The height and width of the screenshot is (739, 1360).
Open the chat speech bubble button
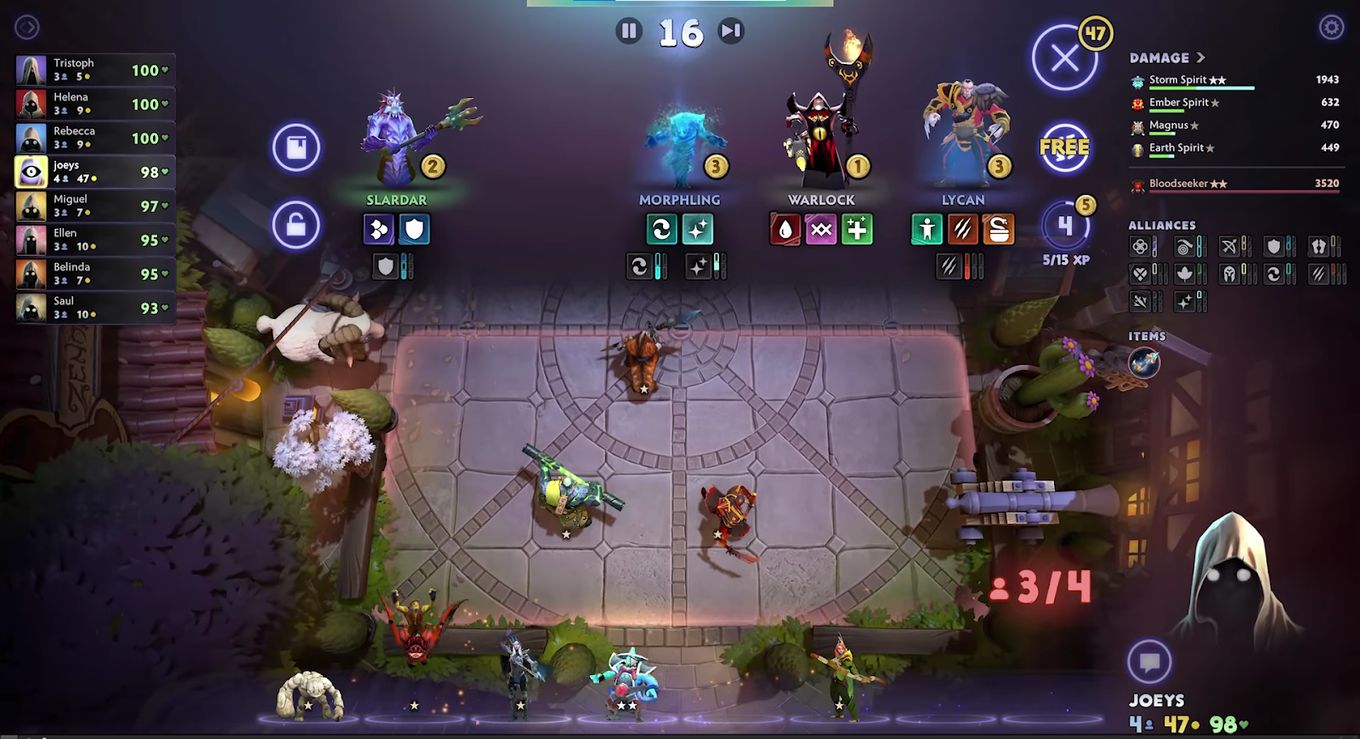(x=1150, y=662)
